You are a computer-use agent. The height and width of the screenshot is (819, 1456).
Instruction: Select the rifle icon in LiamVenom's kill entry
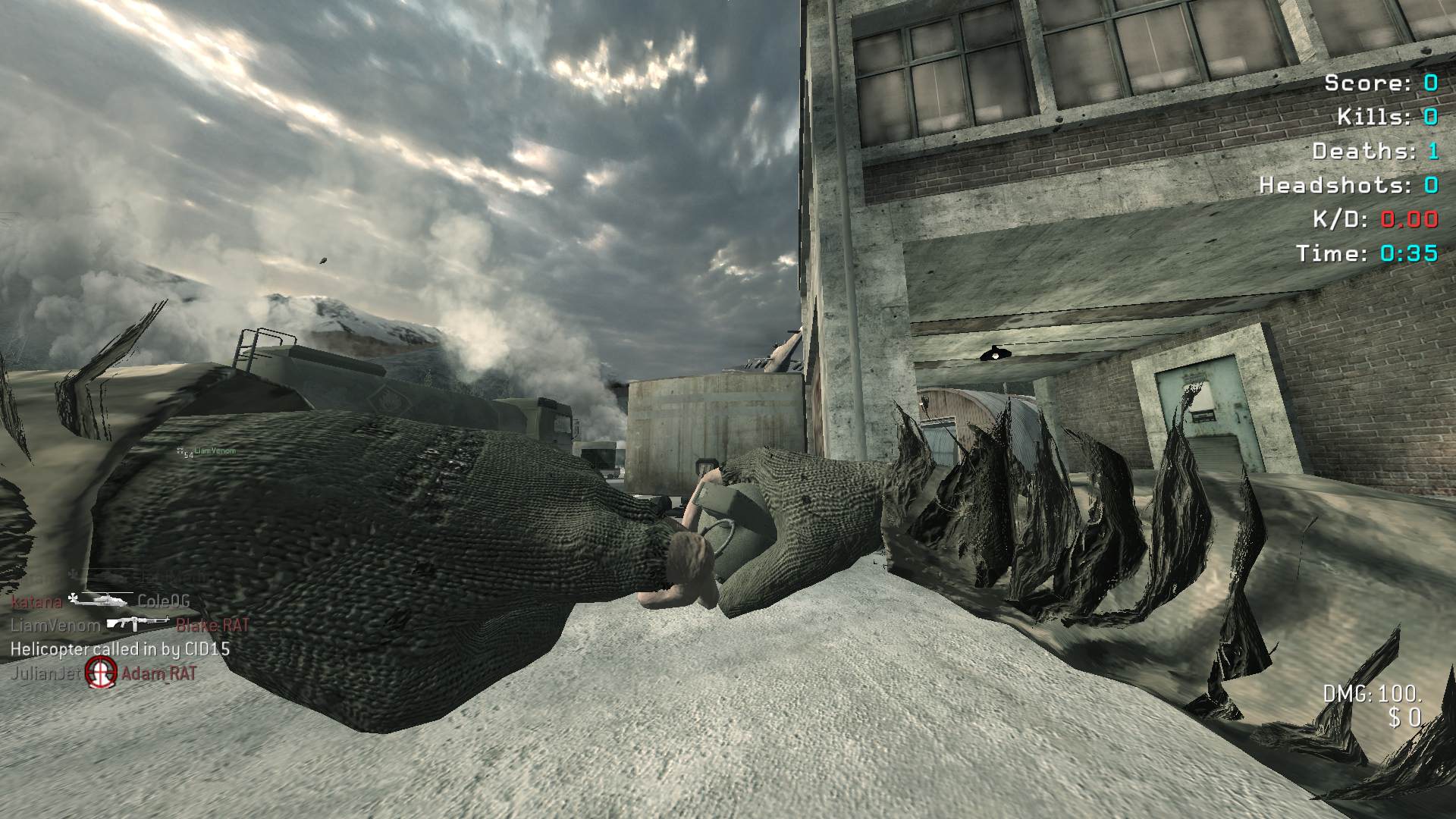[x=137, y=623]
